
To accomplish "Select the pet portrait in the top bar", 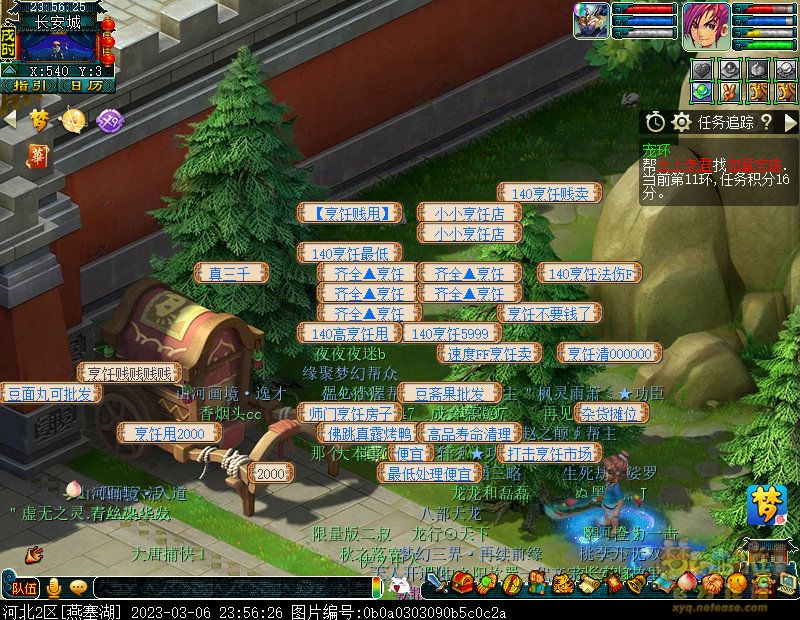I will (590, 22).
